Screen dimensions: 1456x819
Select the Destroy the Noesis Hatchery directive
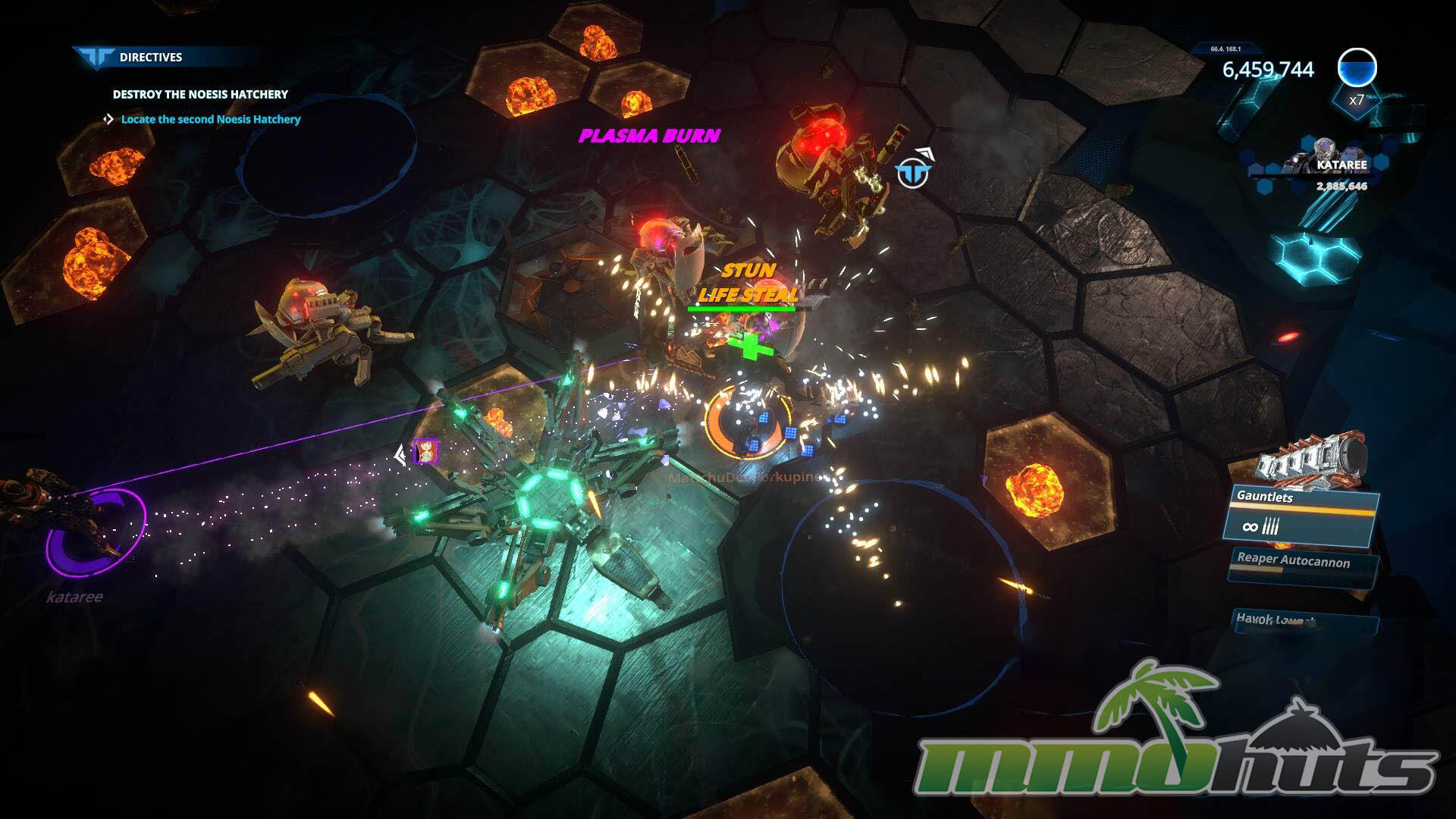click(200, 94)
